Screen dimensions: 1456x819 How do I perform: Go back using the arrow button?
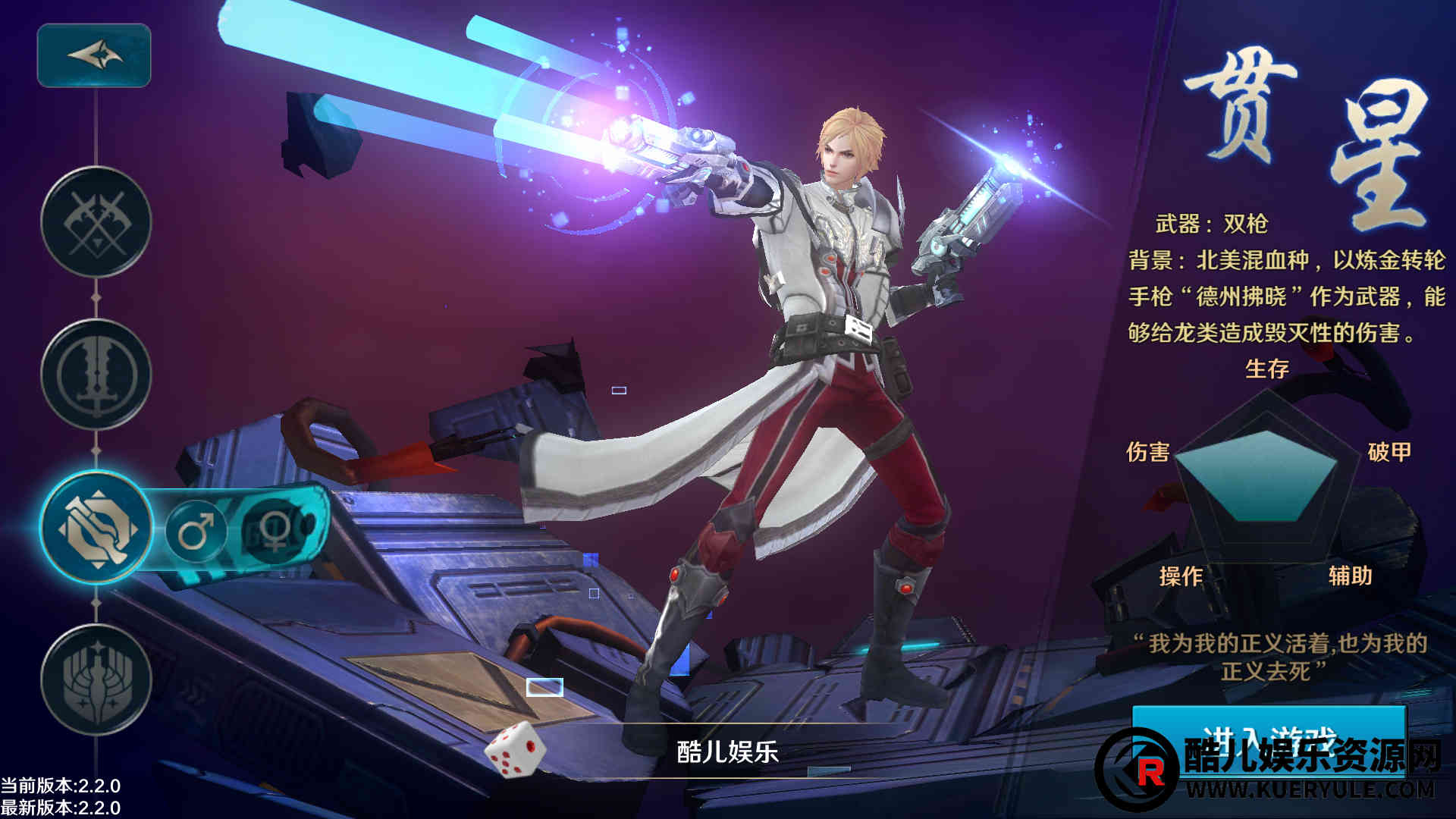[x=94, y=55]
